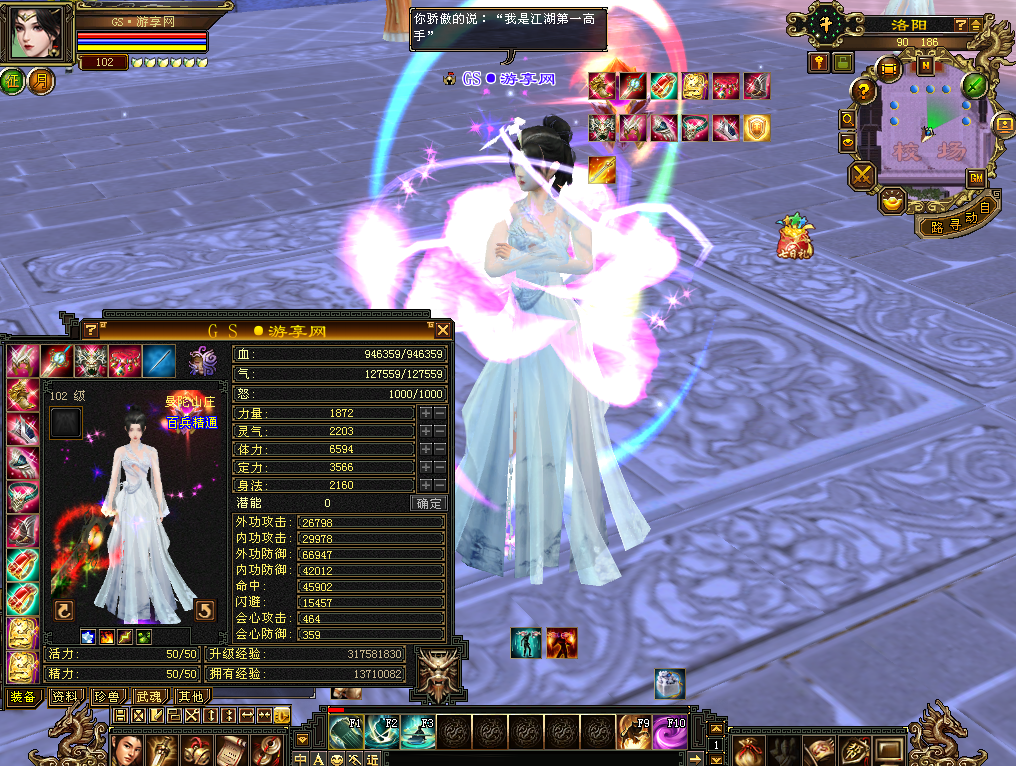Viewport: 1016px width, 766px height.
Task: Open the GM button by minimap
Action: pos(975,177)
